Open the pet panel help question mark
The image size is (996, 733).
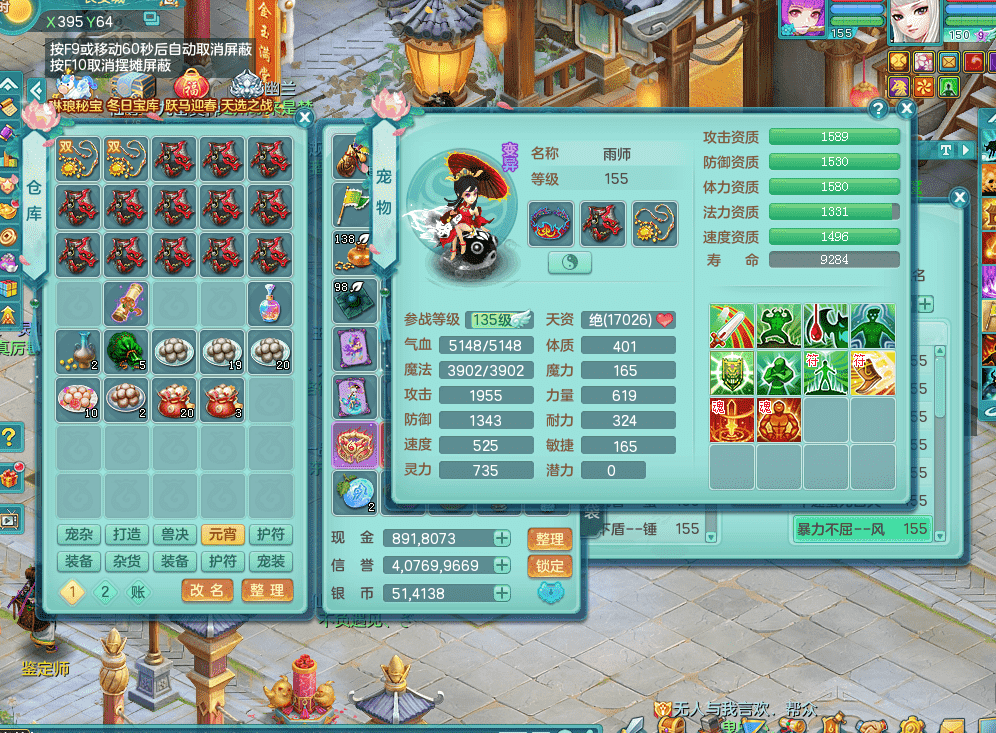click(878, 109)
